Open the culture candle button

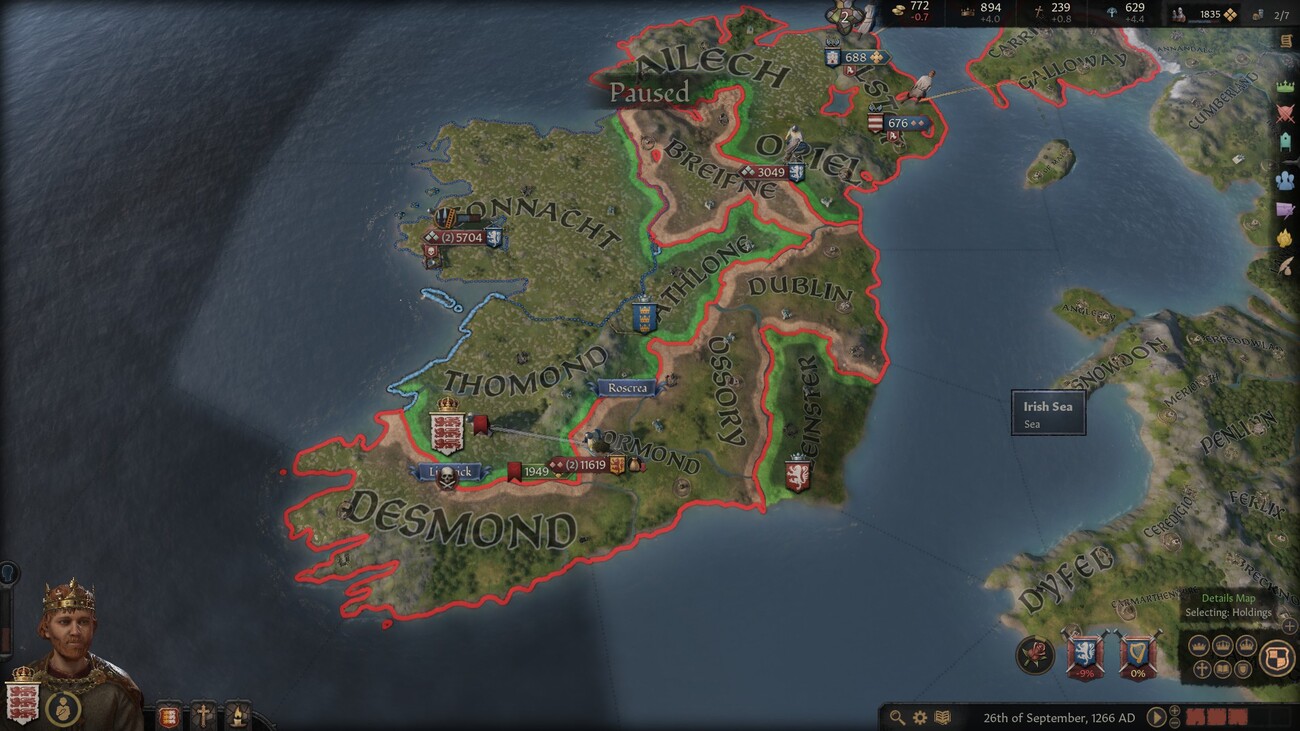(236, 715)
